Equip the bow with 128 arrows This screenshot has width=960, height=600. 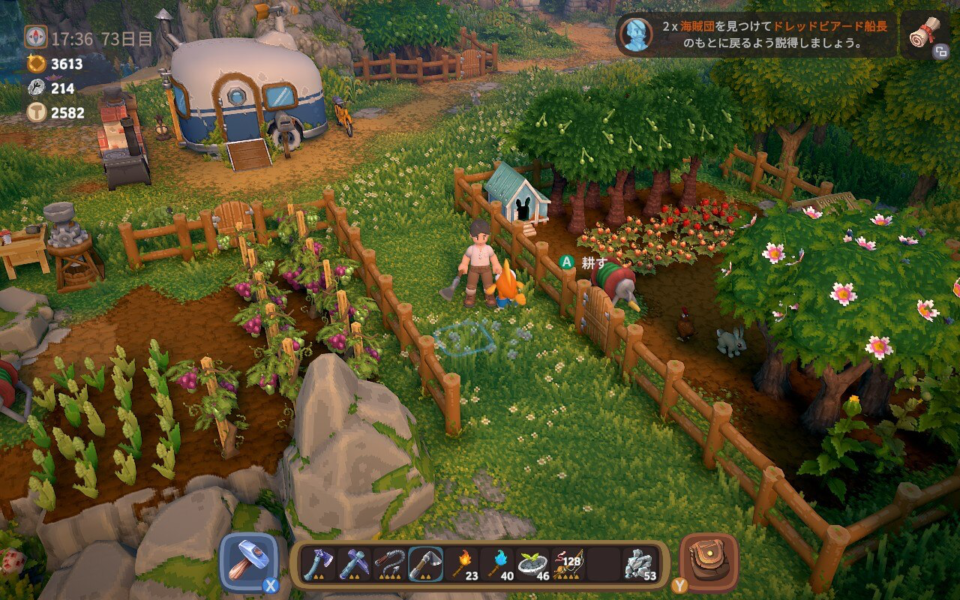coord(570,564)
